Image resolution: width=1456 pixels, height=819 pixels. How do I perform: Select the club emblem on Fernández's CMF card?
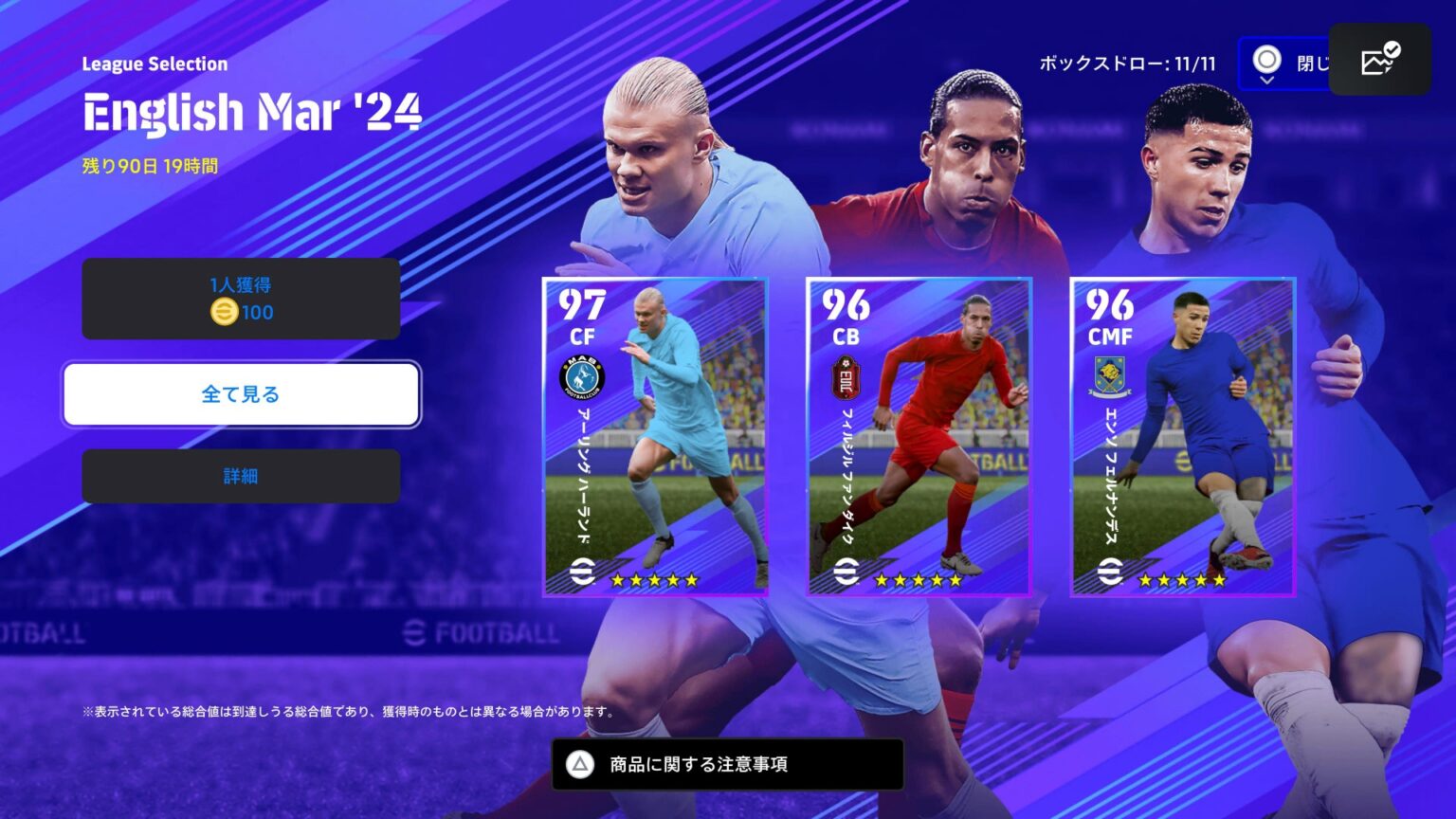pyautogui.click(x=1111, y=373)
